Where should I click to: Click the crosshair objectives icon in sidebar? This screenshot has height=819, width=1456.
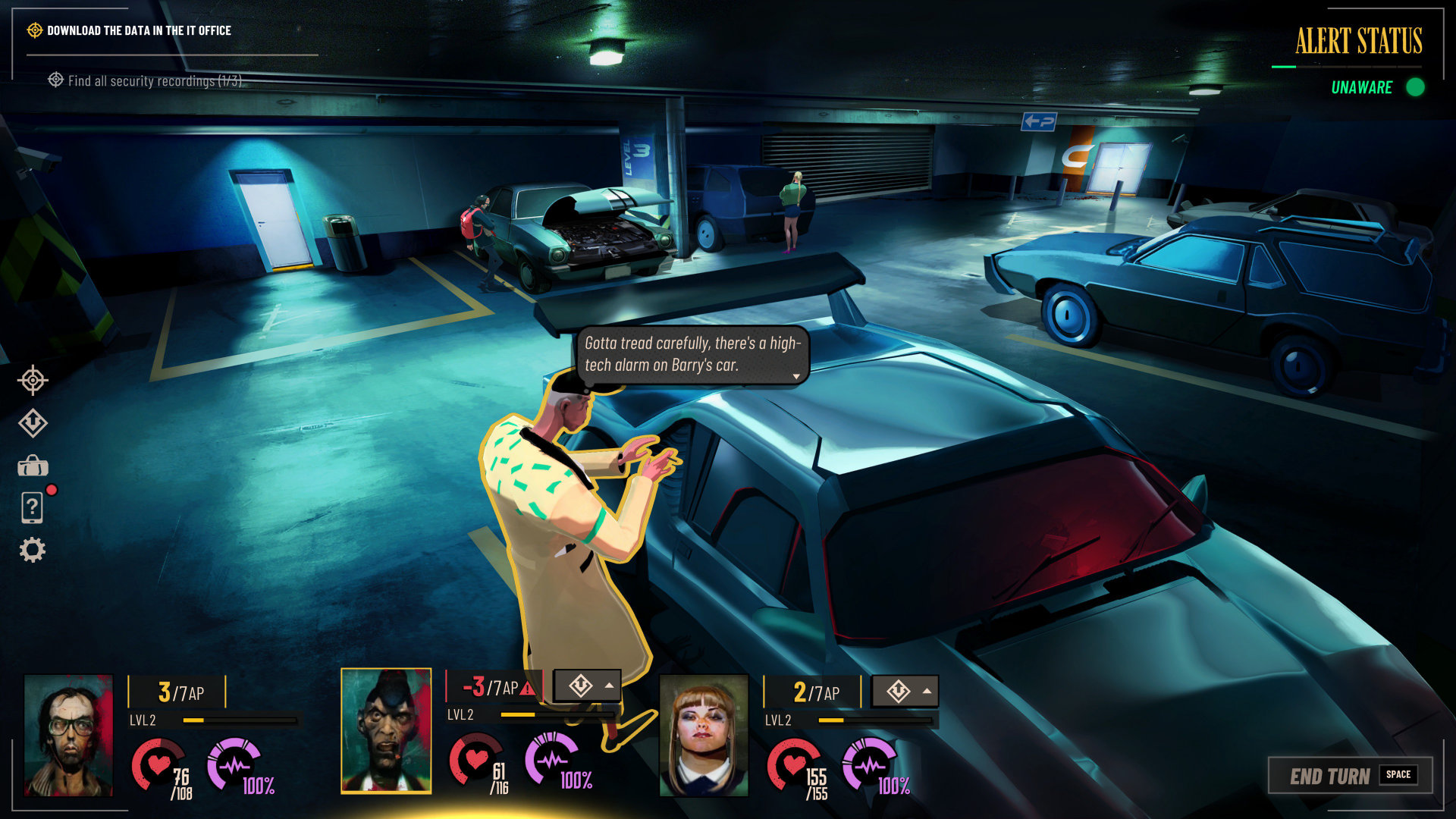pos(33,380)
